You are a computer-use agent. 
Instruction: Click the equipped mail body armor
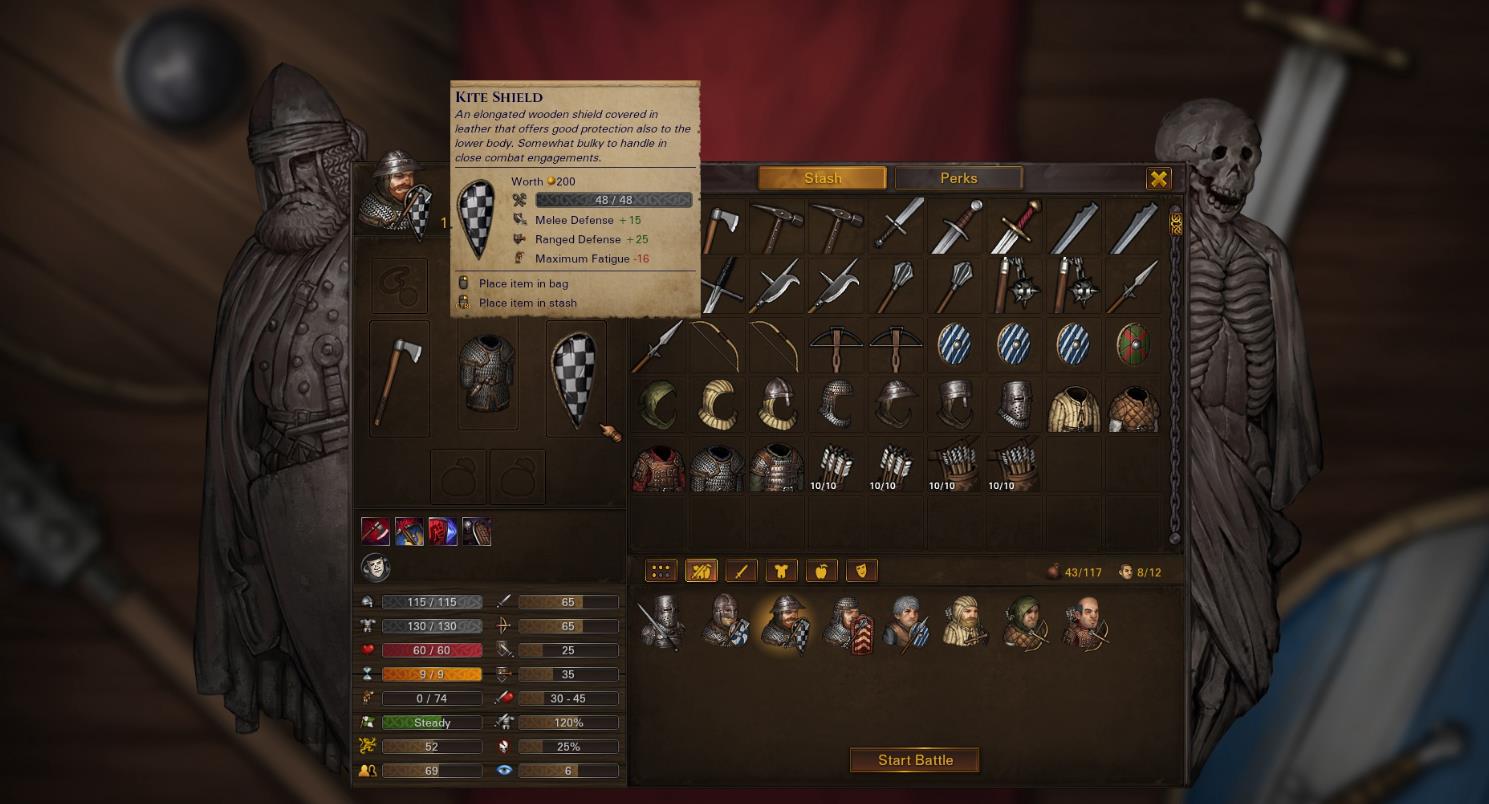[487, 378]
